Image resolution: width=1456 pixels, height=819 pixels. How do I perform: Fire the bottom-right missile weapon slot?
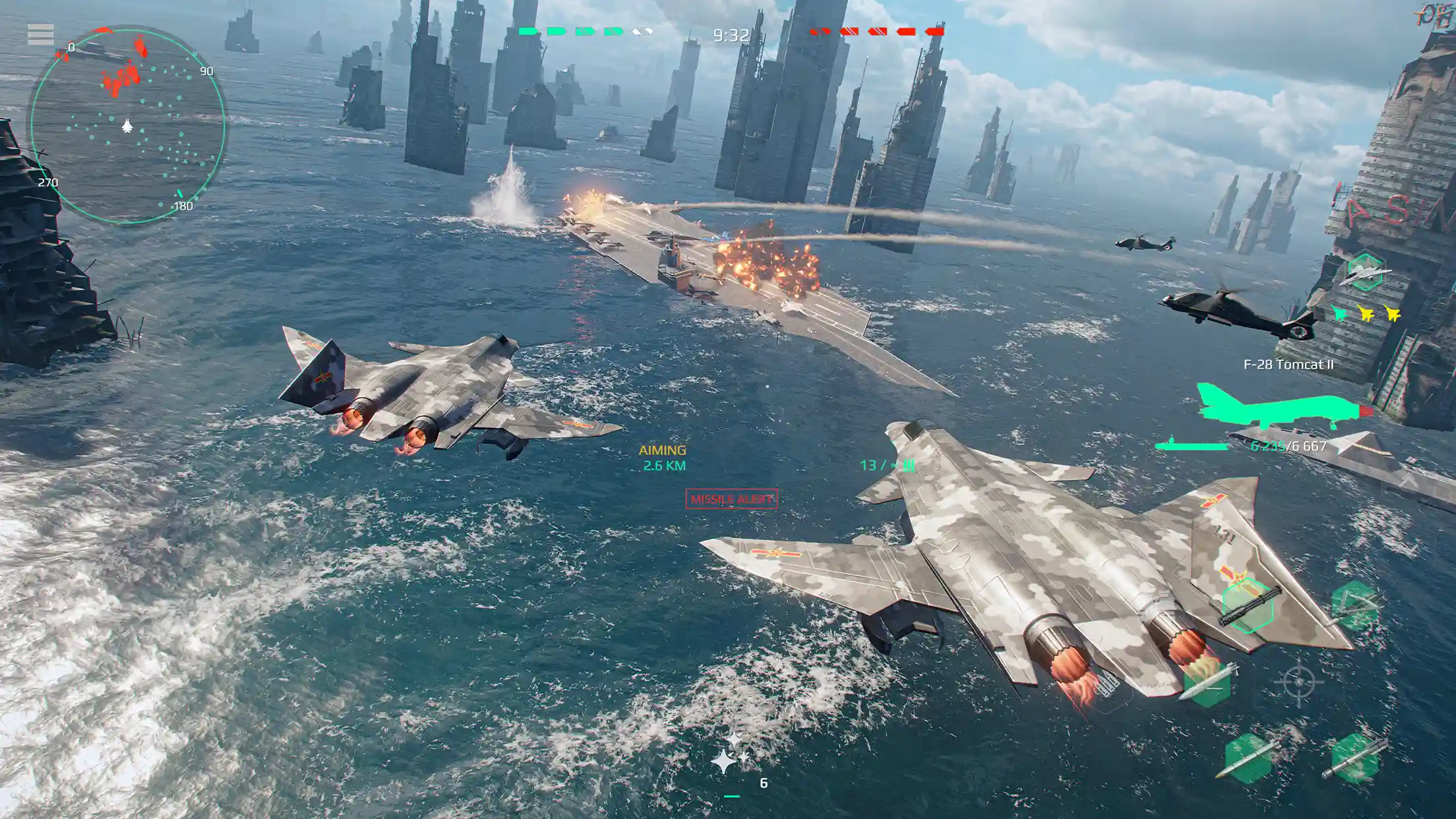pos(1355,758)
